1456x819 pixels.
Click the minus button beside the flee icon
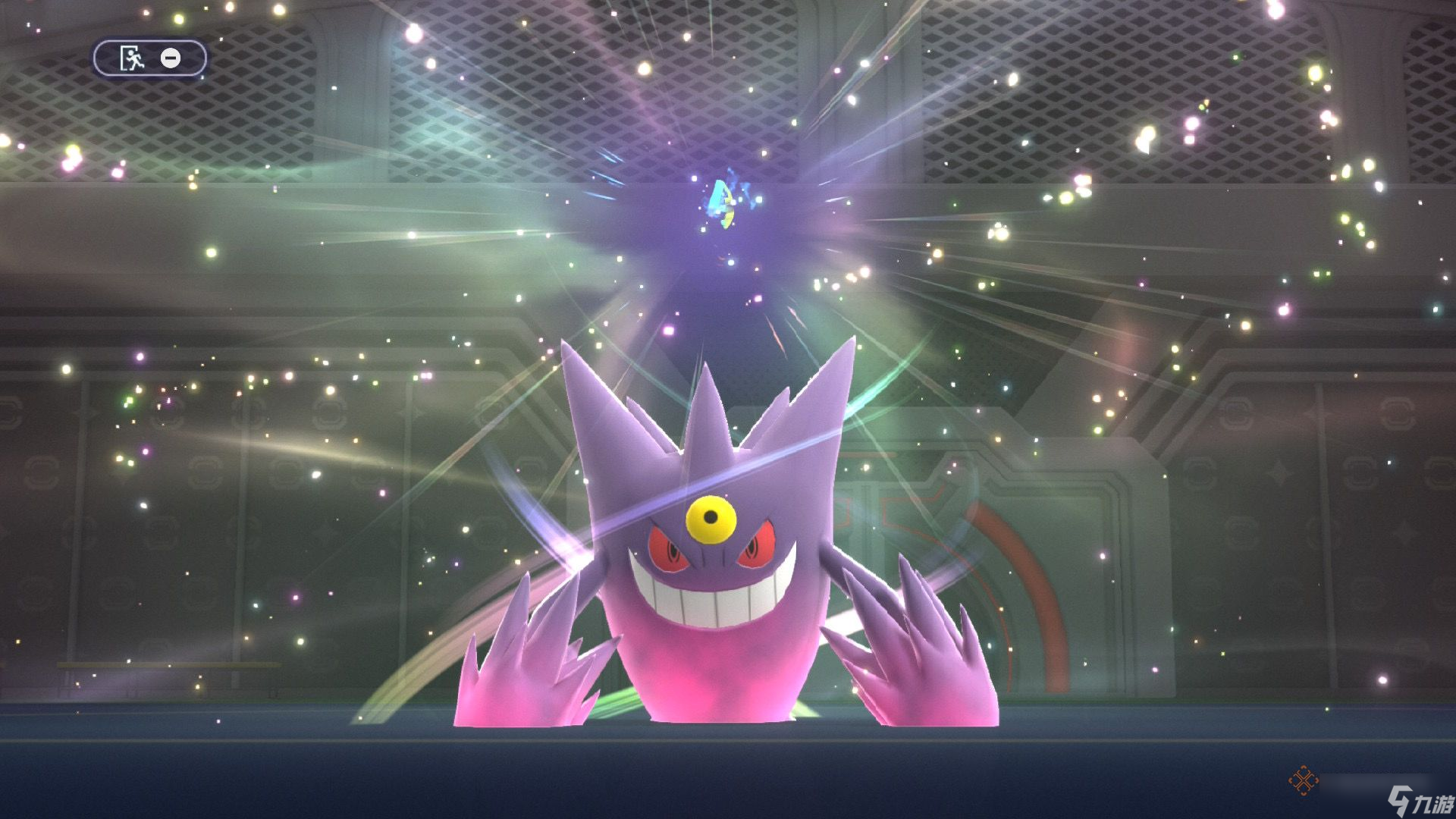173,58
